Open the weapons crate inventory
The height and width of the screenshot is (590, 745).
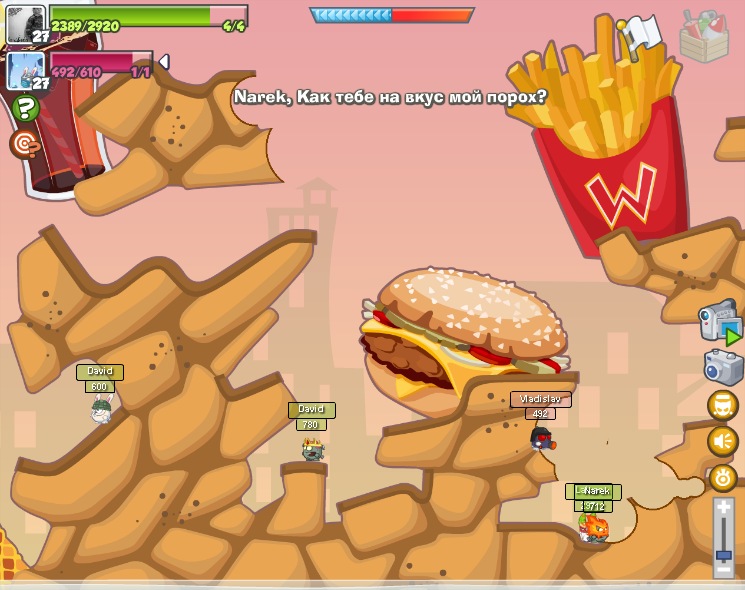click(x=704, y=37)
